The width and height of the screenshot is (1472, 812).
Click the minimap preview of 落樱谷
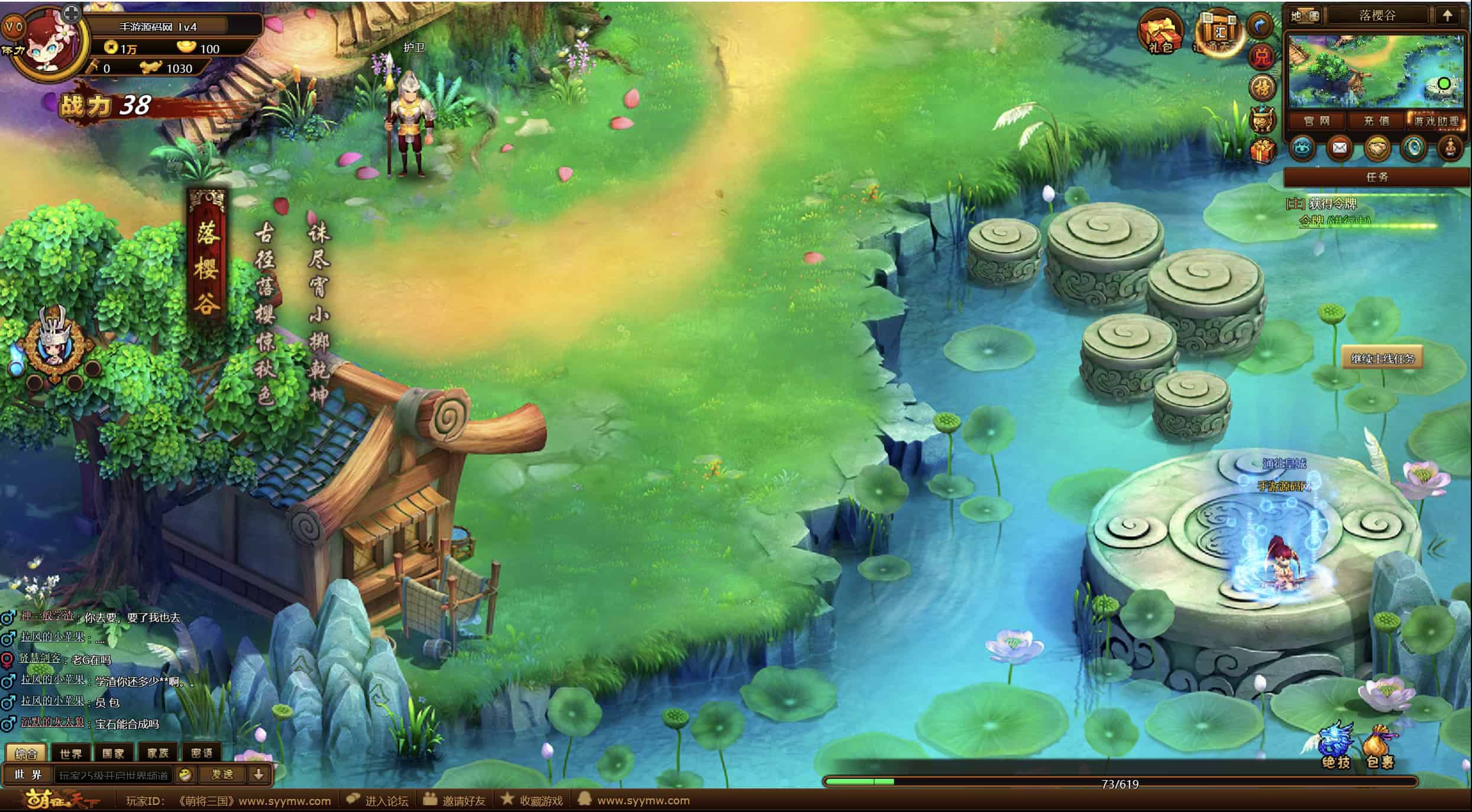1376,71
